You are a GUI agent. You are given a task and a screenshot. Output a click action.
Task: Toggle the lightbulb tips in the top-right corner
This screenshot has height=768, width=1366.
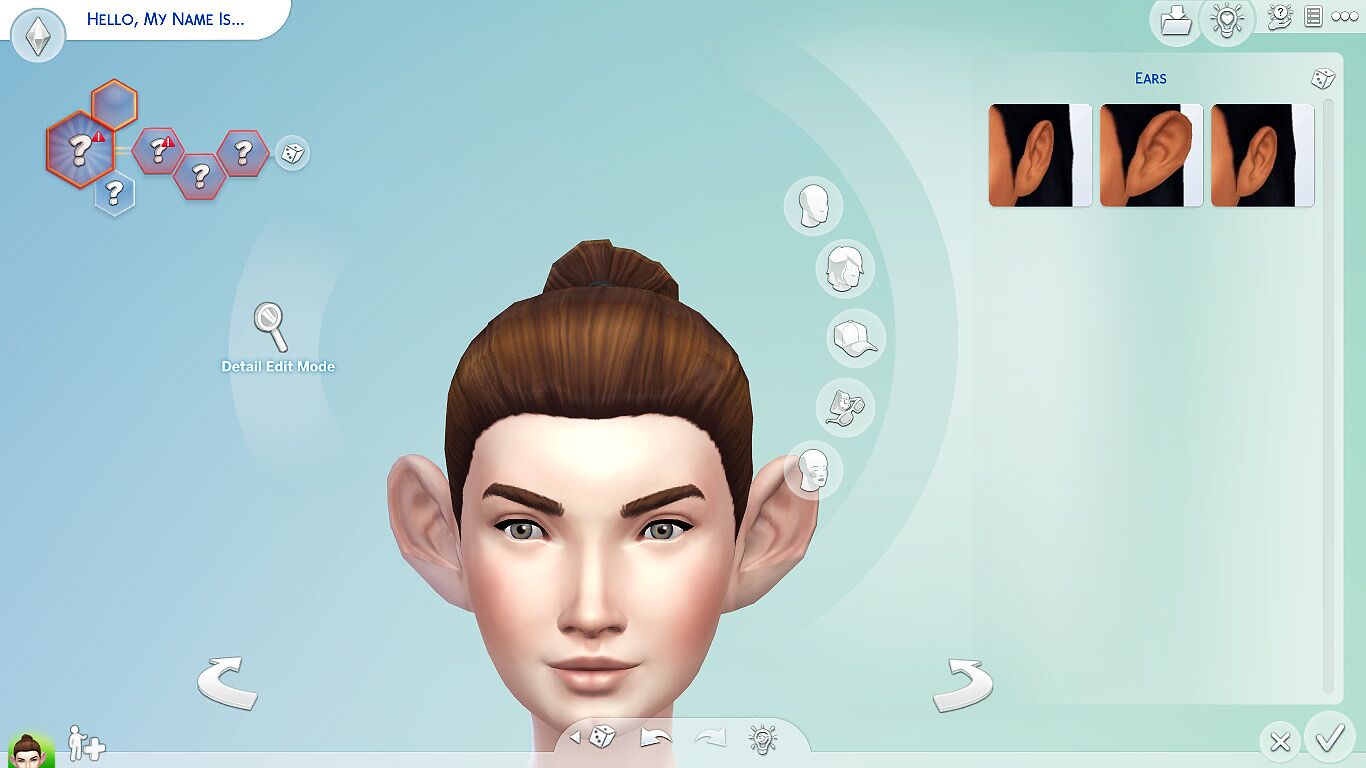[x=1229, y=20]
